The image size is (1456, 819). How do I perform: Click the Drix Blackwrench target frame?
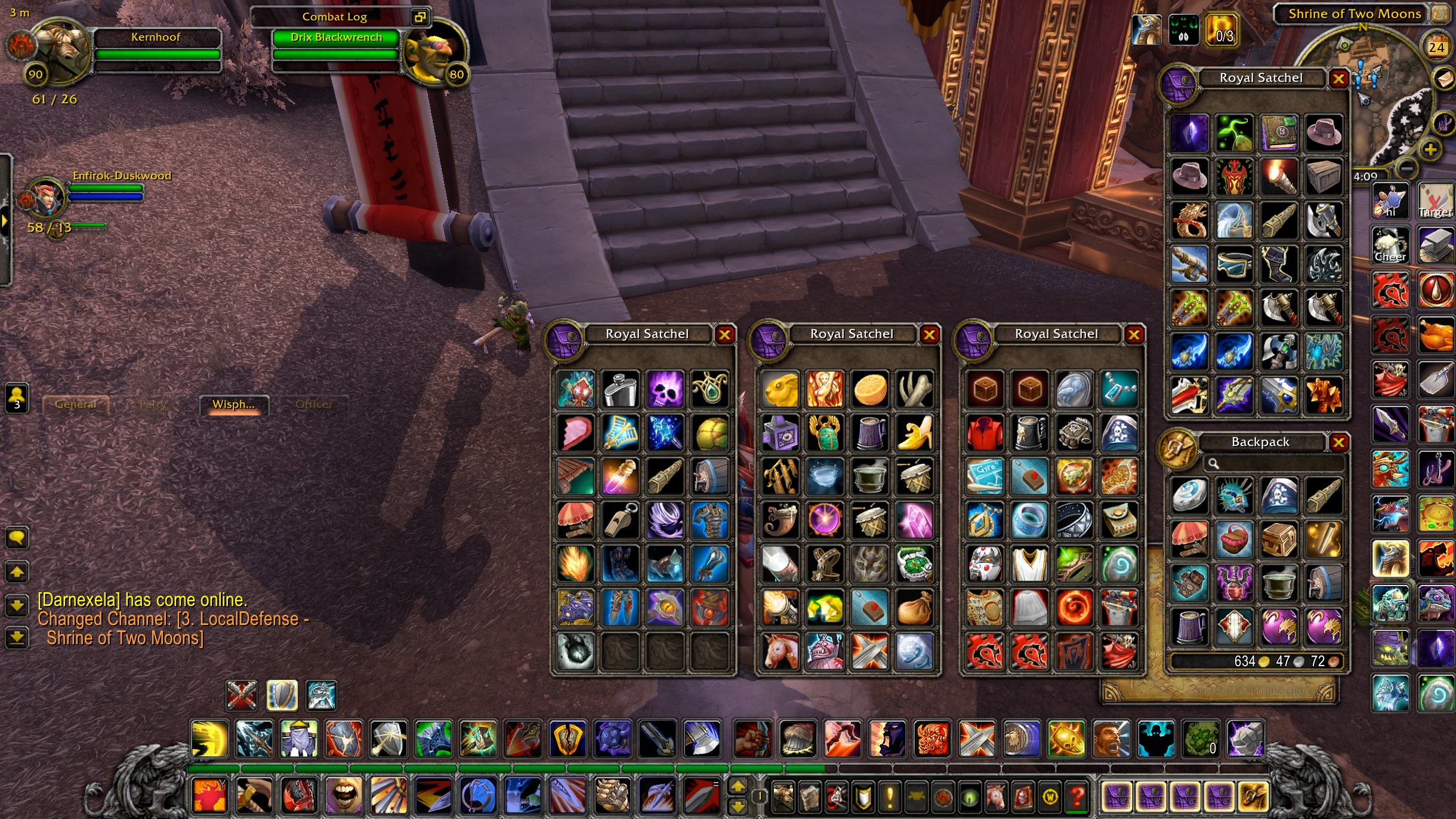tap(336, 46)
